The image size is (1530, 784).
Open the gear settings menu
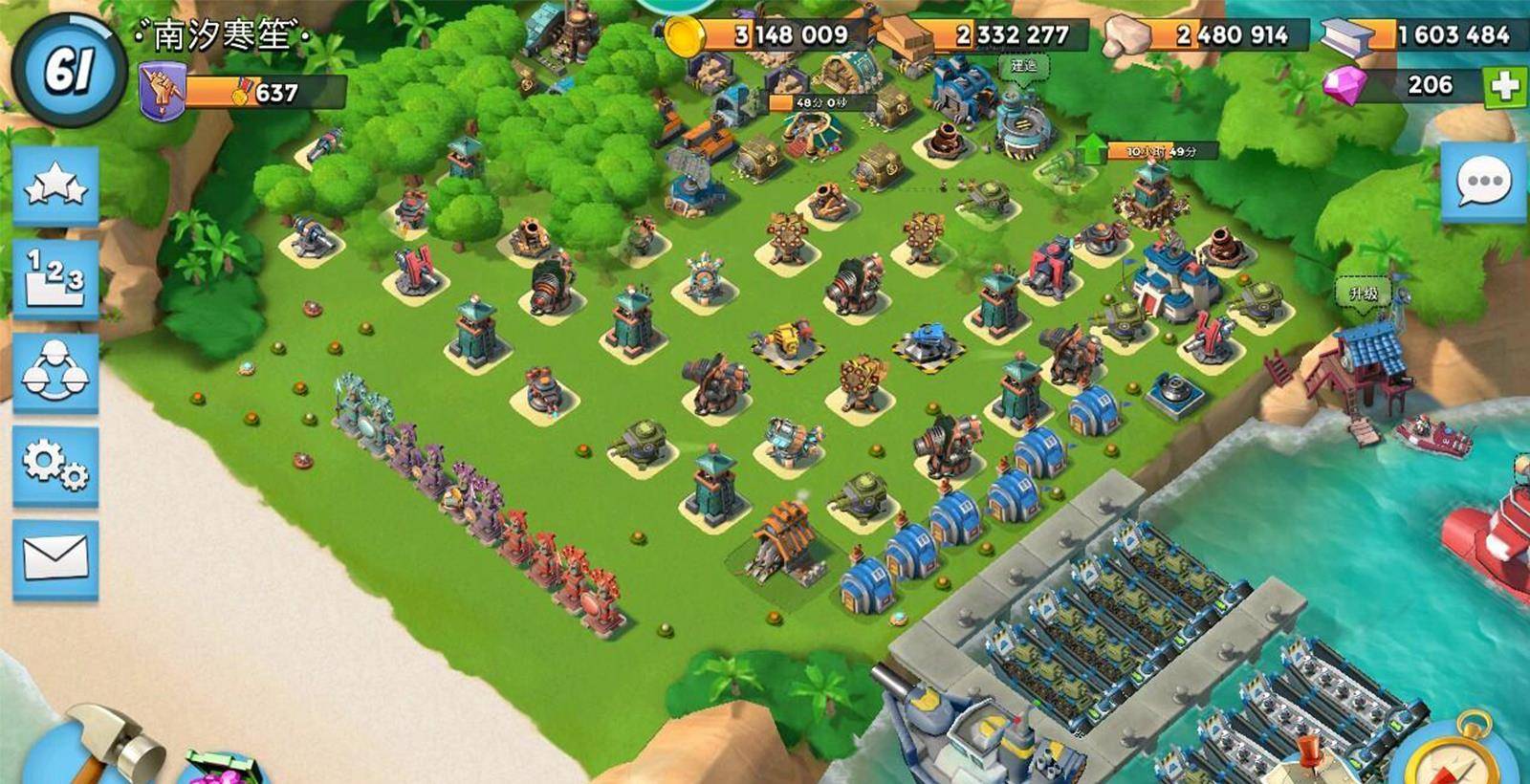pyautogui.click(x=55, y=466)
